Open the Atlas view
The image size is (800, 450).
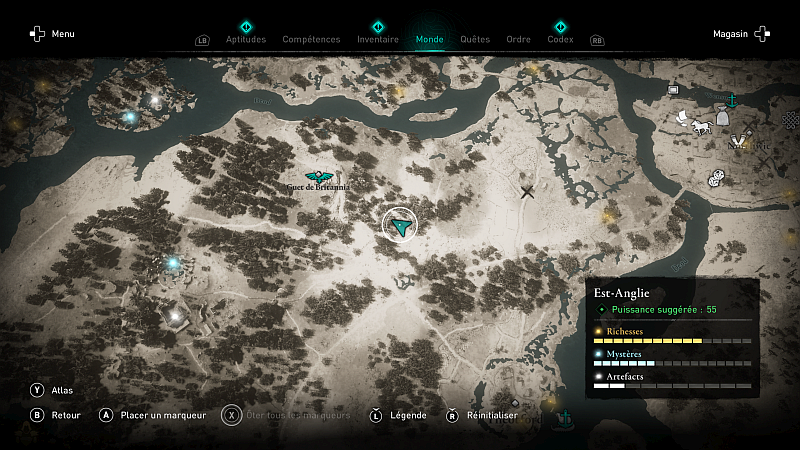click(53, 390)
